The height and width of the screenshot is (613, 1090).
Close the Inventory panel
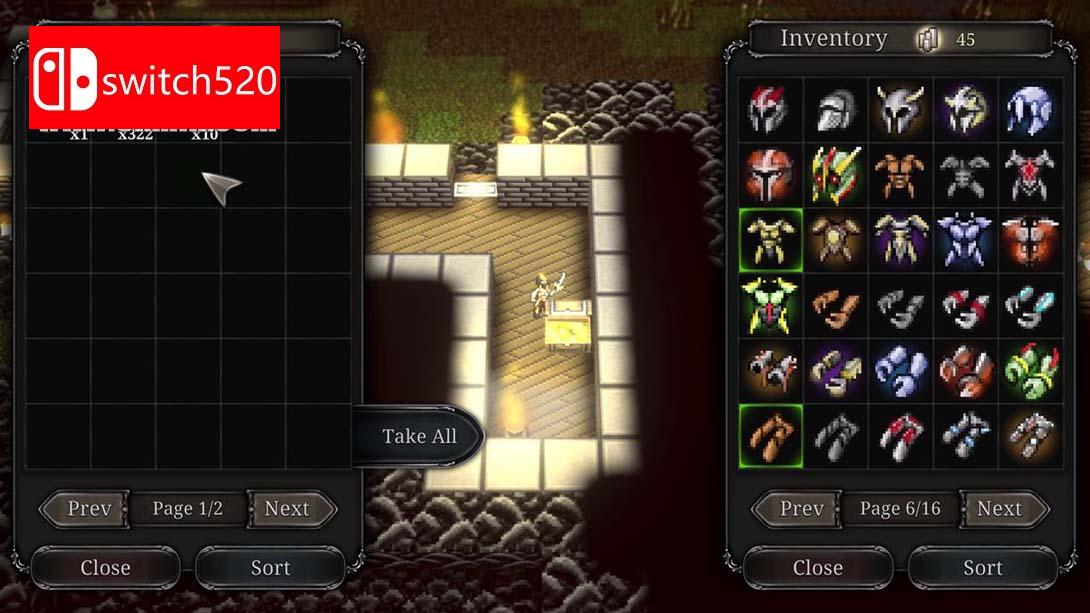click(817, 567)
